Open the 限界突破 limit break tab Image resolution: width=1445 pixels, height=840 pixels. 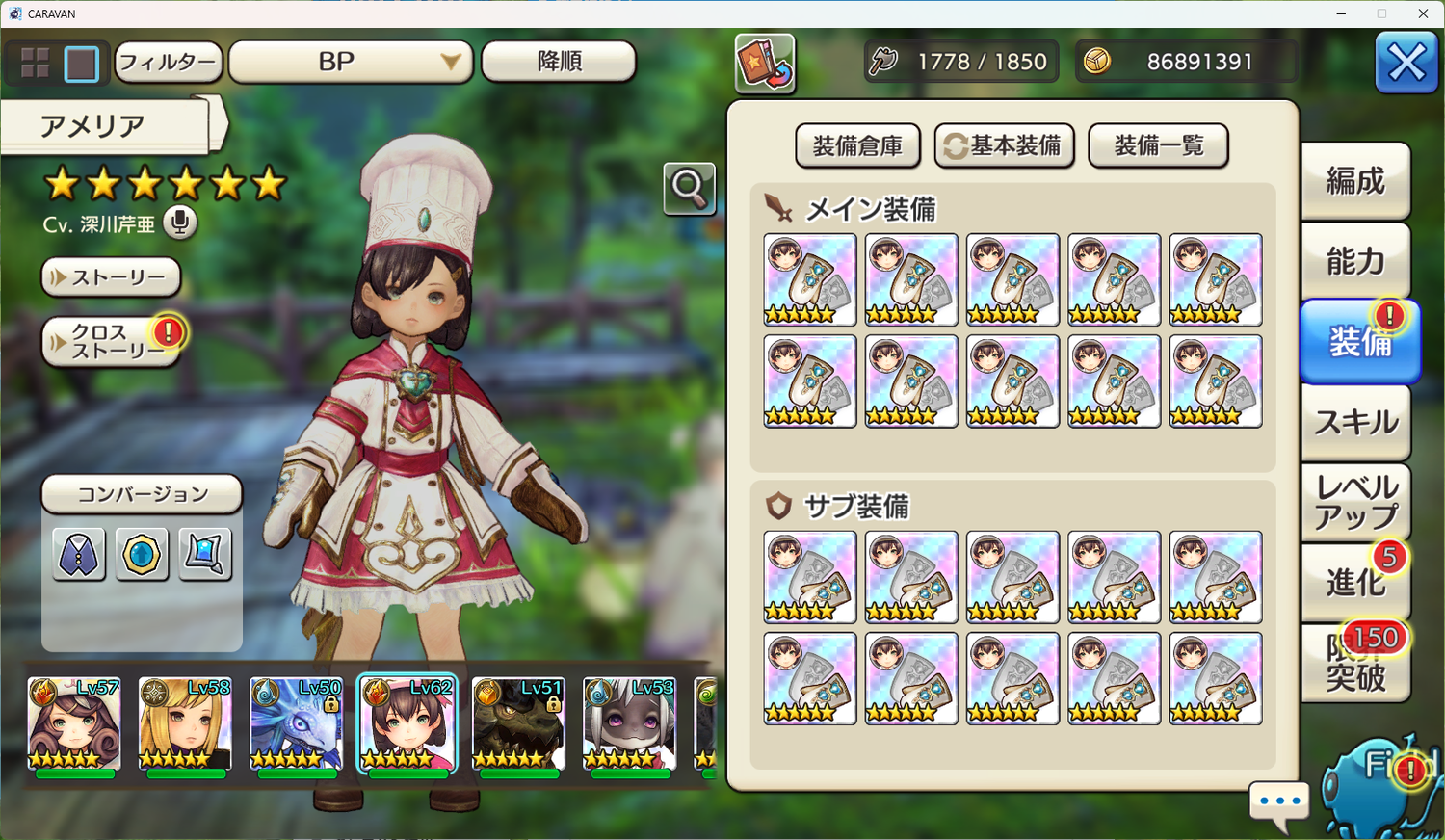click(1354, 663)
